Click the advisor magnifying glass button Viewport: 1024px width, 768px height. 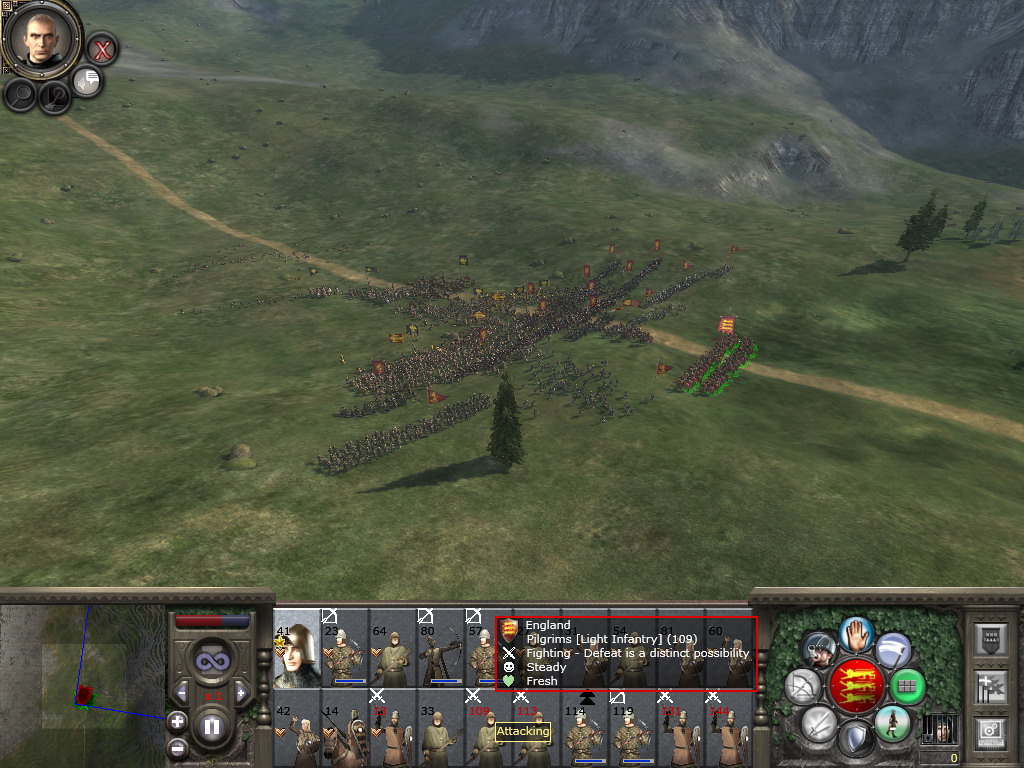[20, 94]
